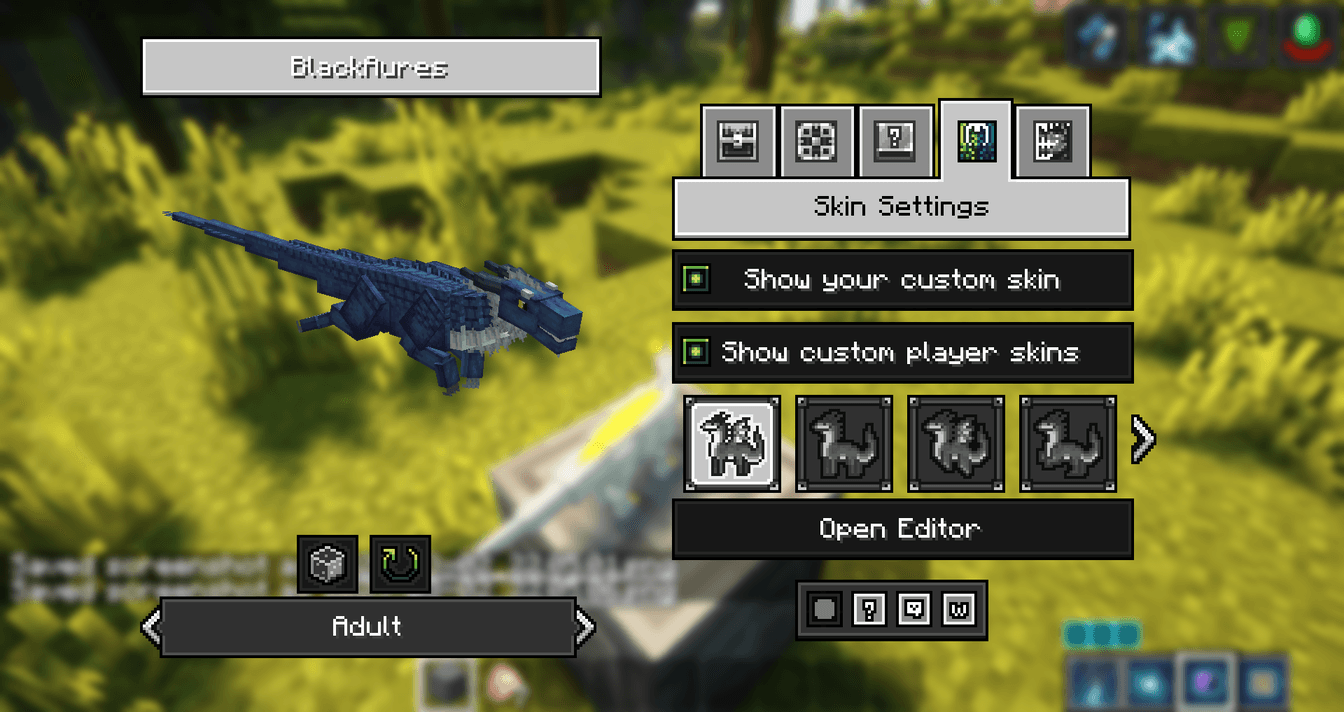The height and width of the screenshot is (712, 1344).
Task: Open the question mark tab
Action: (895, 142)
